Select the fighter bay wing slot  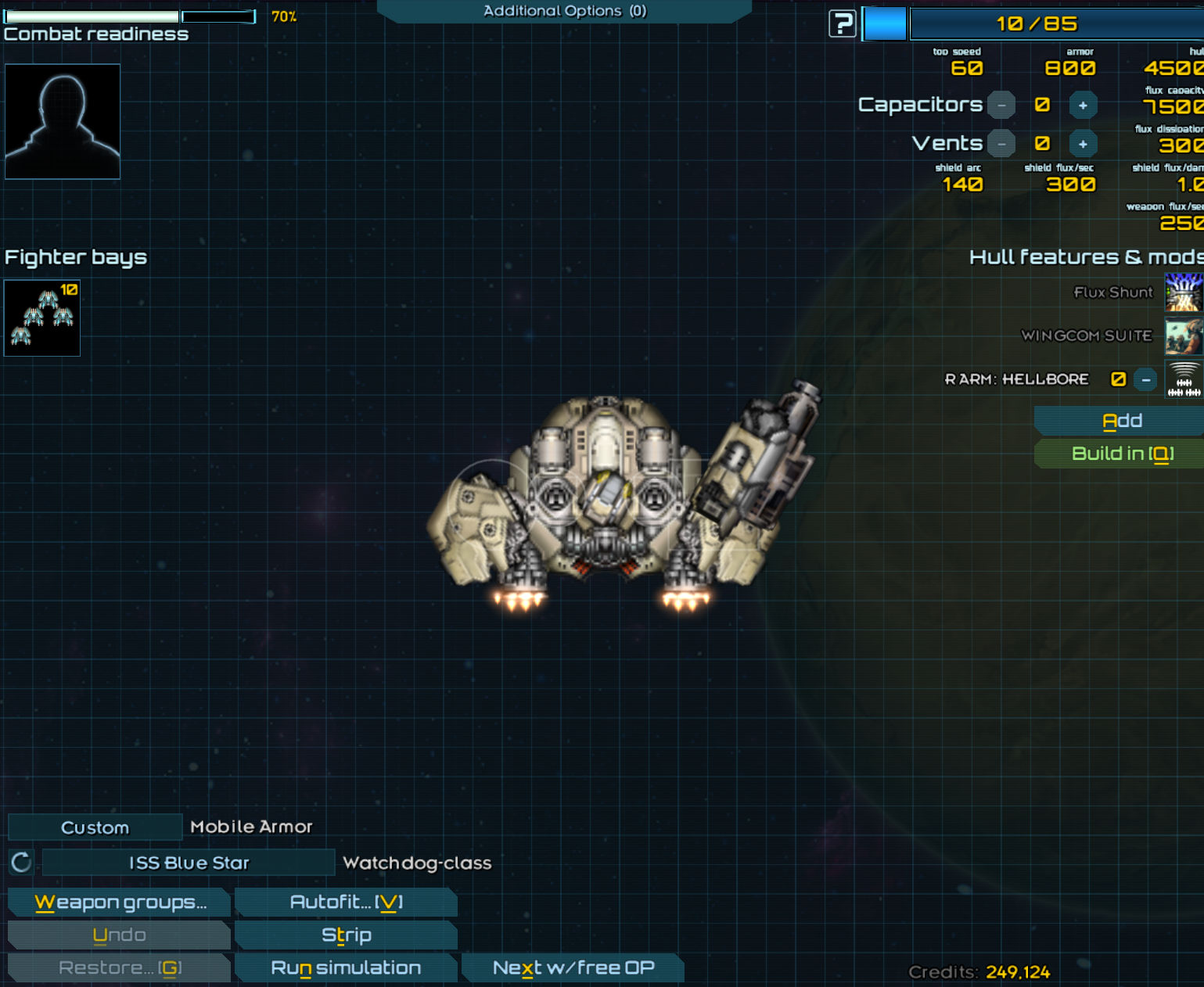pos(42,318)
